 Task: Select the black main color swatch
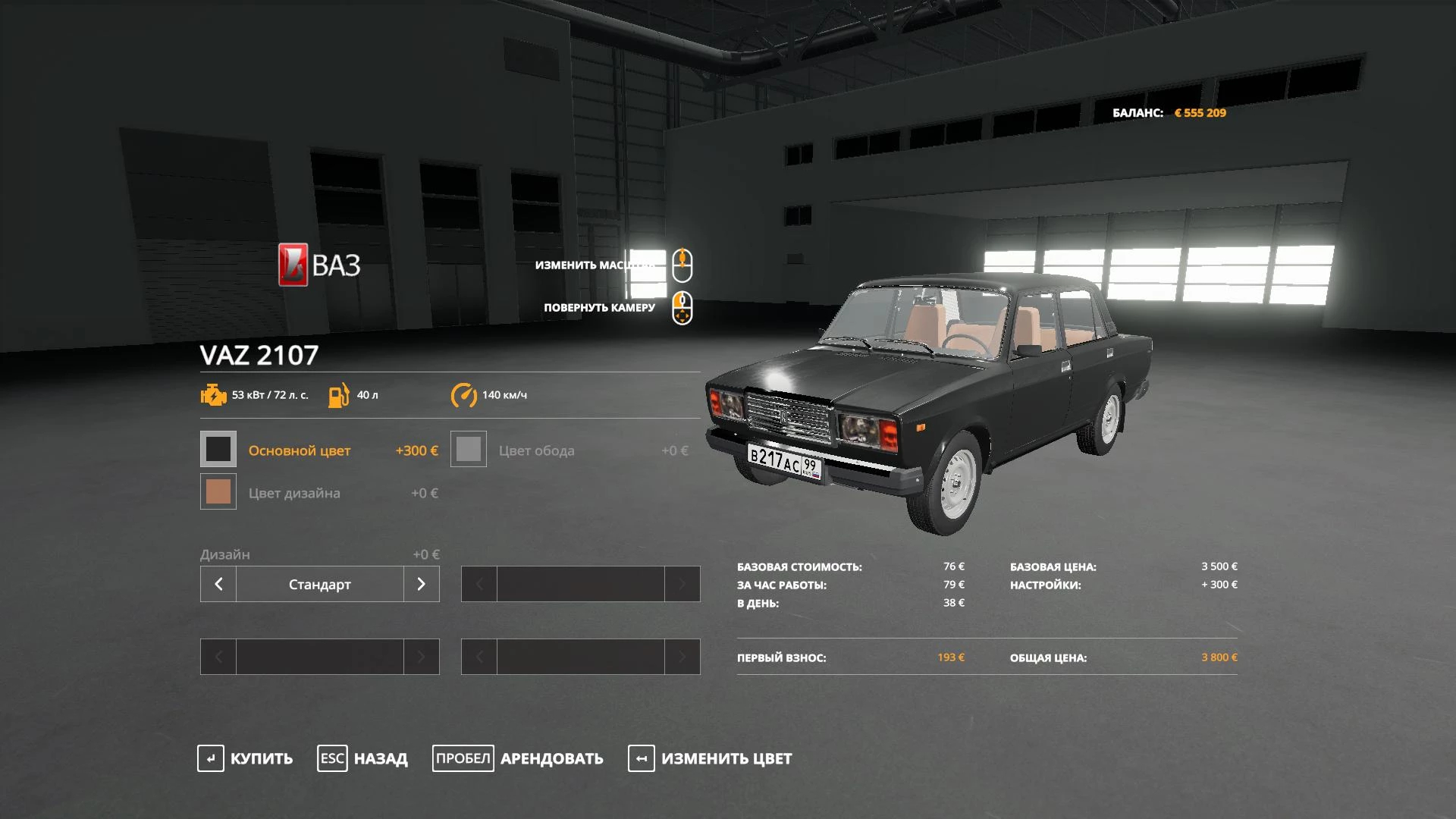[x=218, y=449]
